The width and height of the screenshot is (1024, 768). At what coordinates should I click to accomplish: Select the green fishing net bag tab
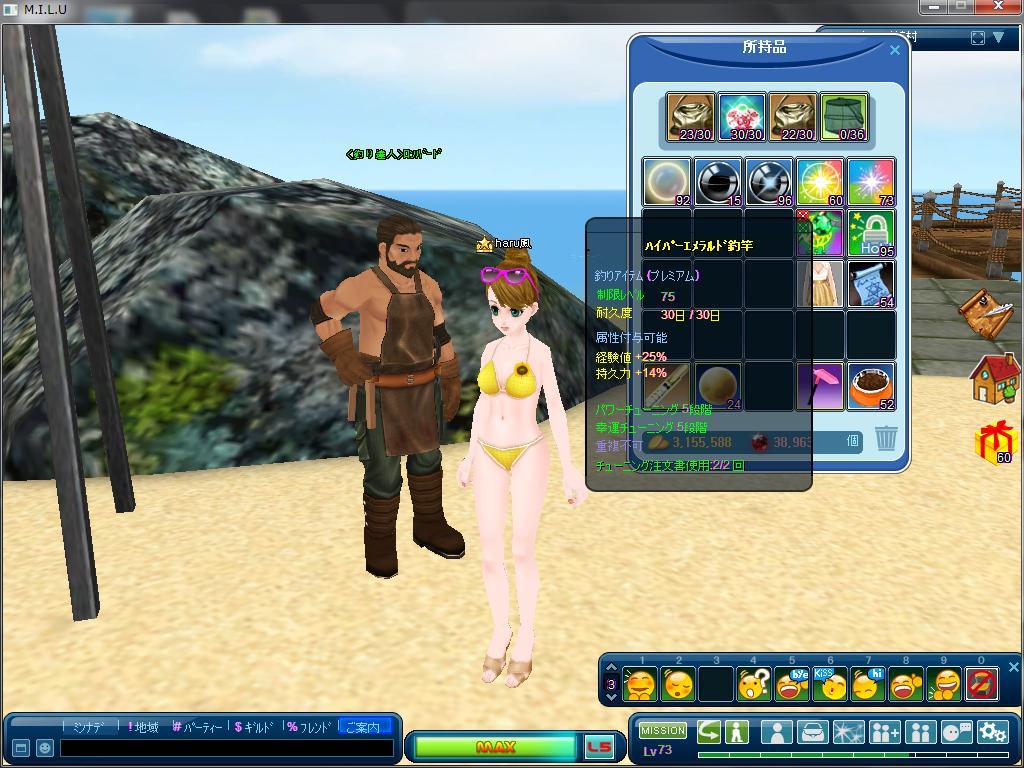point(844,117)
